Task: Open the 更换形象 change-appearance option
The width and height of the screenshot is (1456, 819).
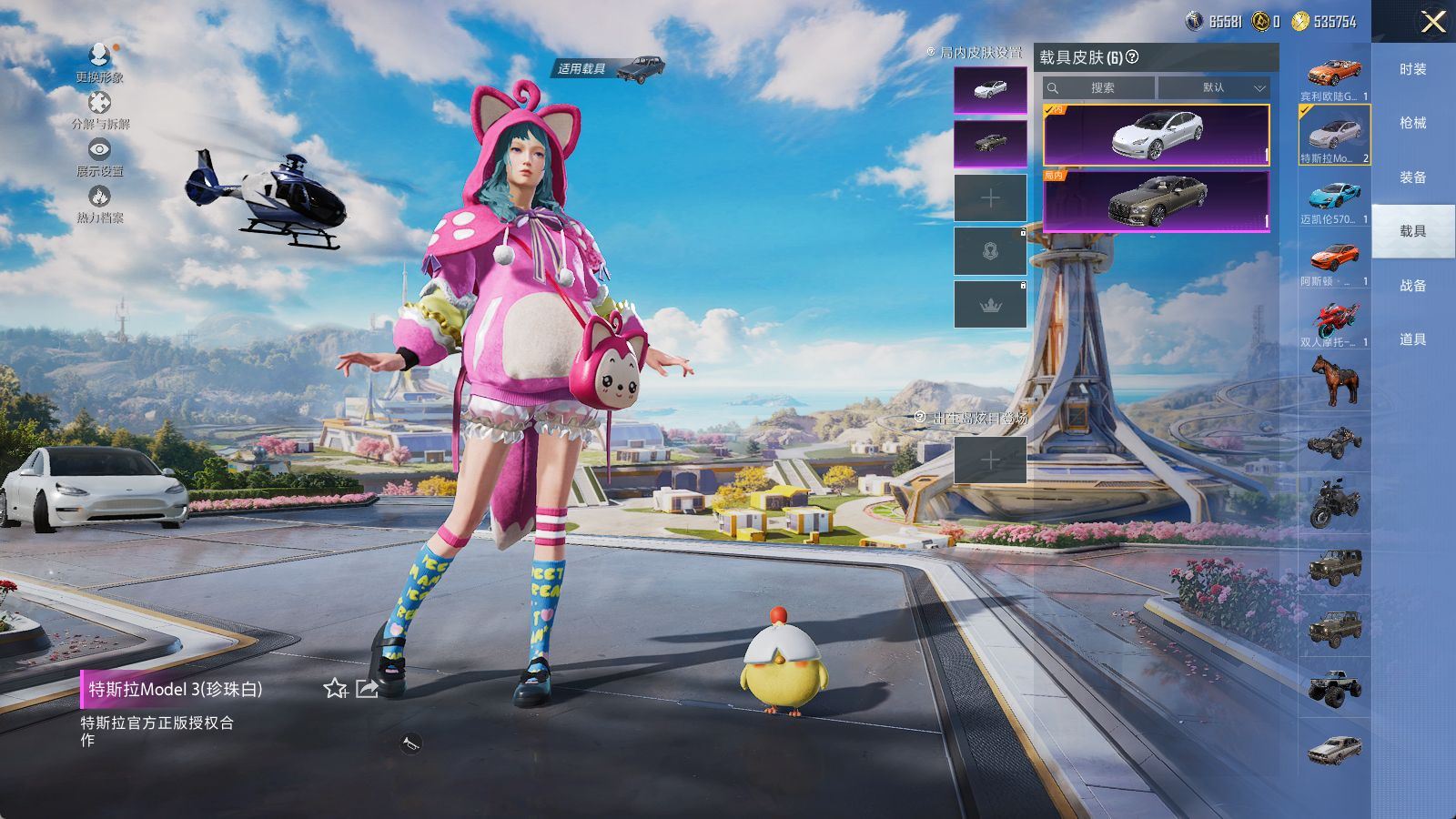Action: (x=100, y=62)
